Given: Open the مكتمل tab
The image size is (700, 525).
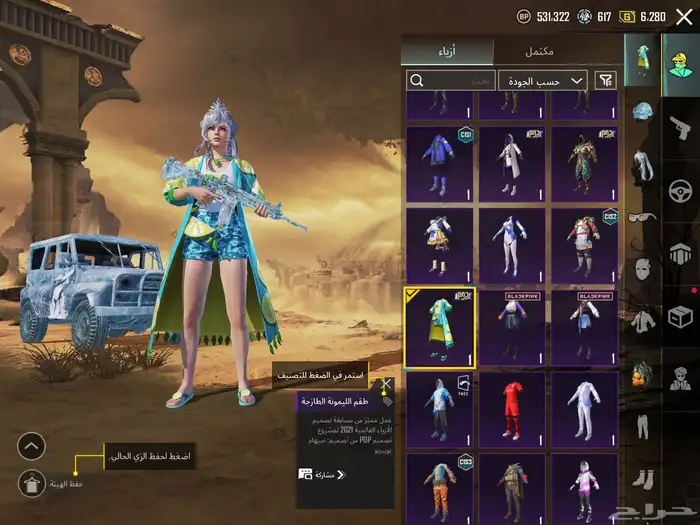Looking at the screenshot, I should pos(540,50).
